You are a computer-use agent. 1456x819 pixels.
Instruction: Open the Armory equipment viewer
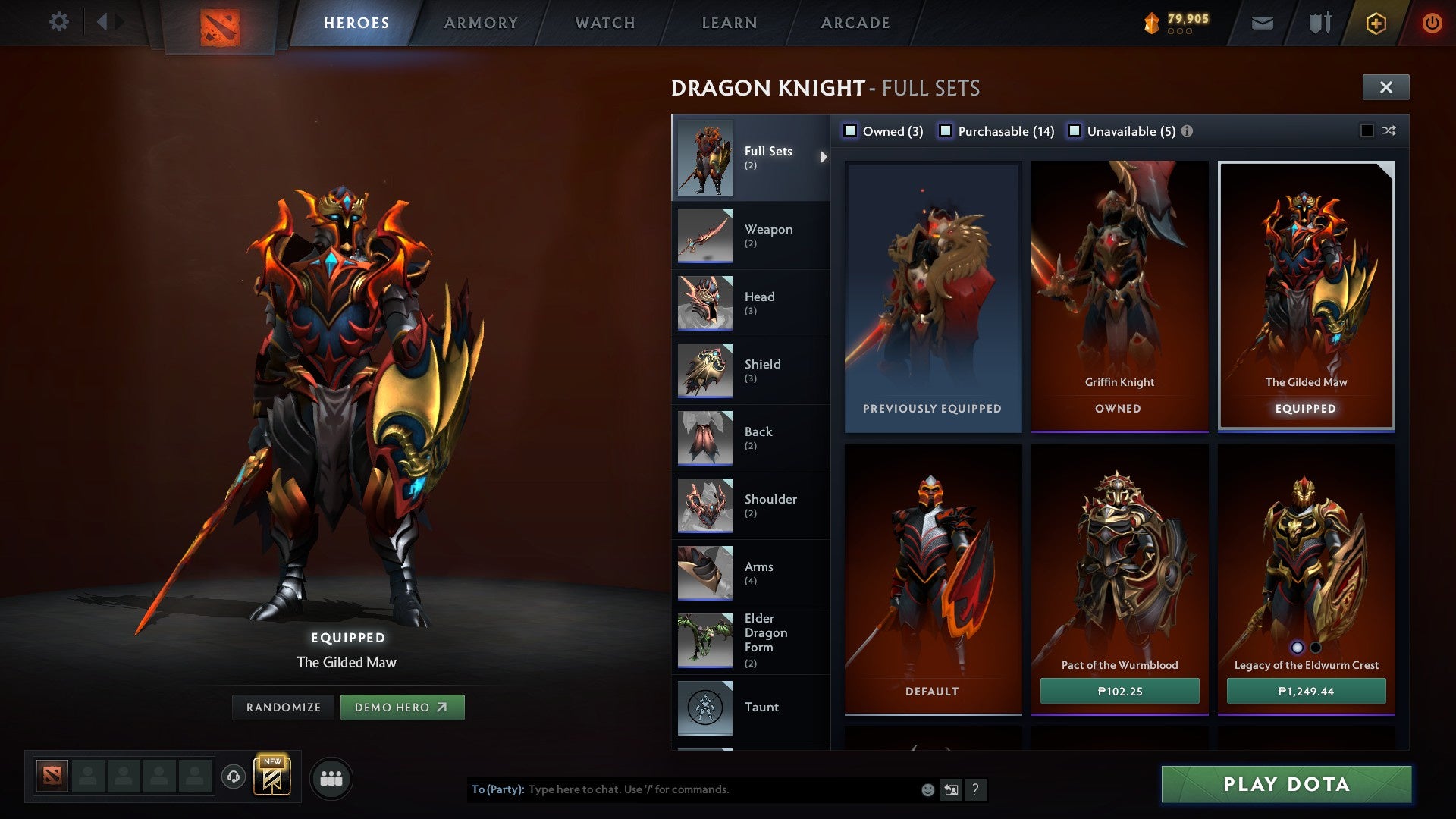481,22
